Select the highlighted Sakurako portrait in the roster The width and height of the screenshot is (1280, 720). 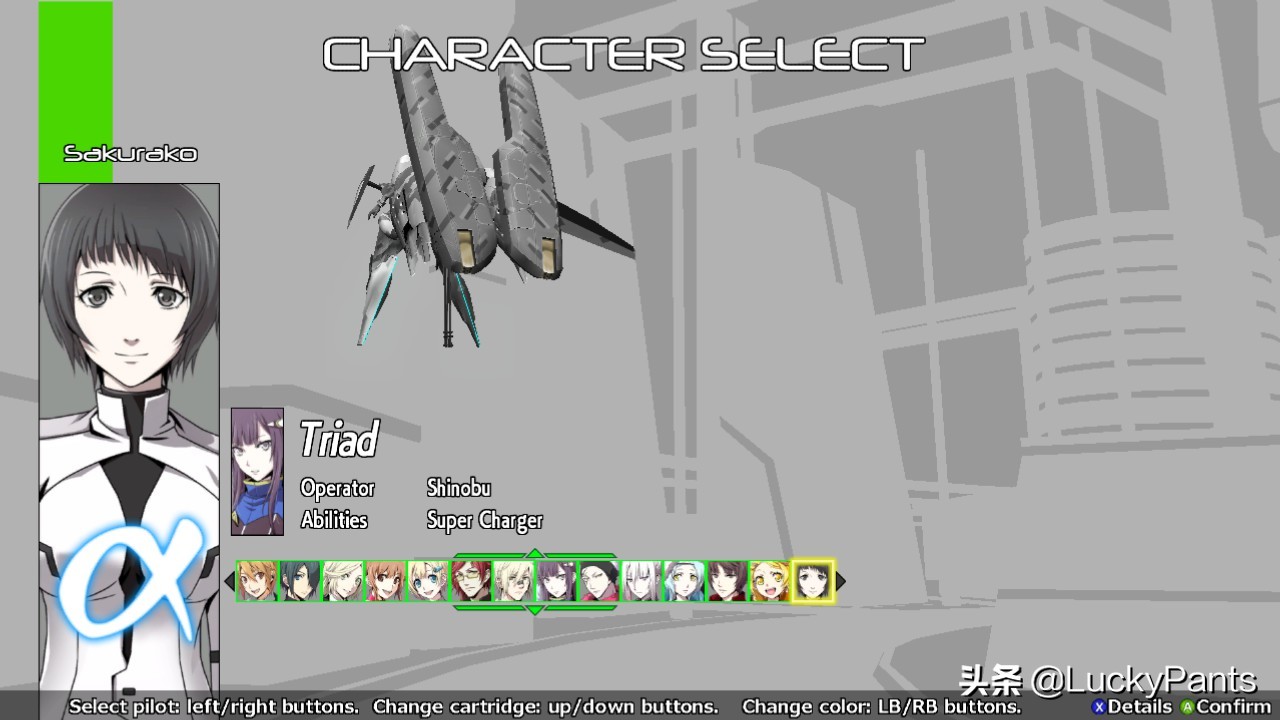pyautogui.click(x=812, y=581)
